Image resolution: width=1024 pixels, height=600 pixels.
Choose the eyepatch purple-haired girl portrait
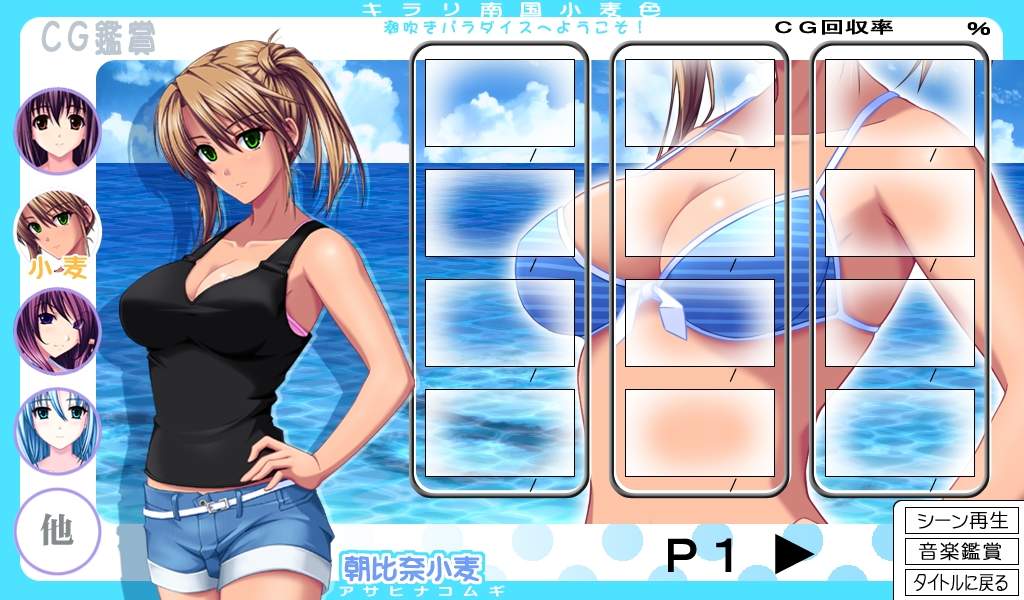pyautogui.click(x=57, y=331)
